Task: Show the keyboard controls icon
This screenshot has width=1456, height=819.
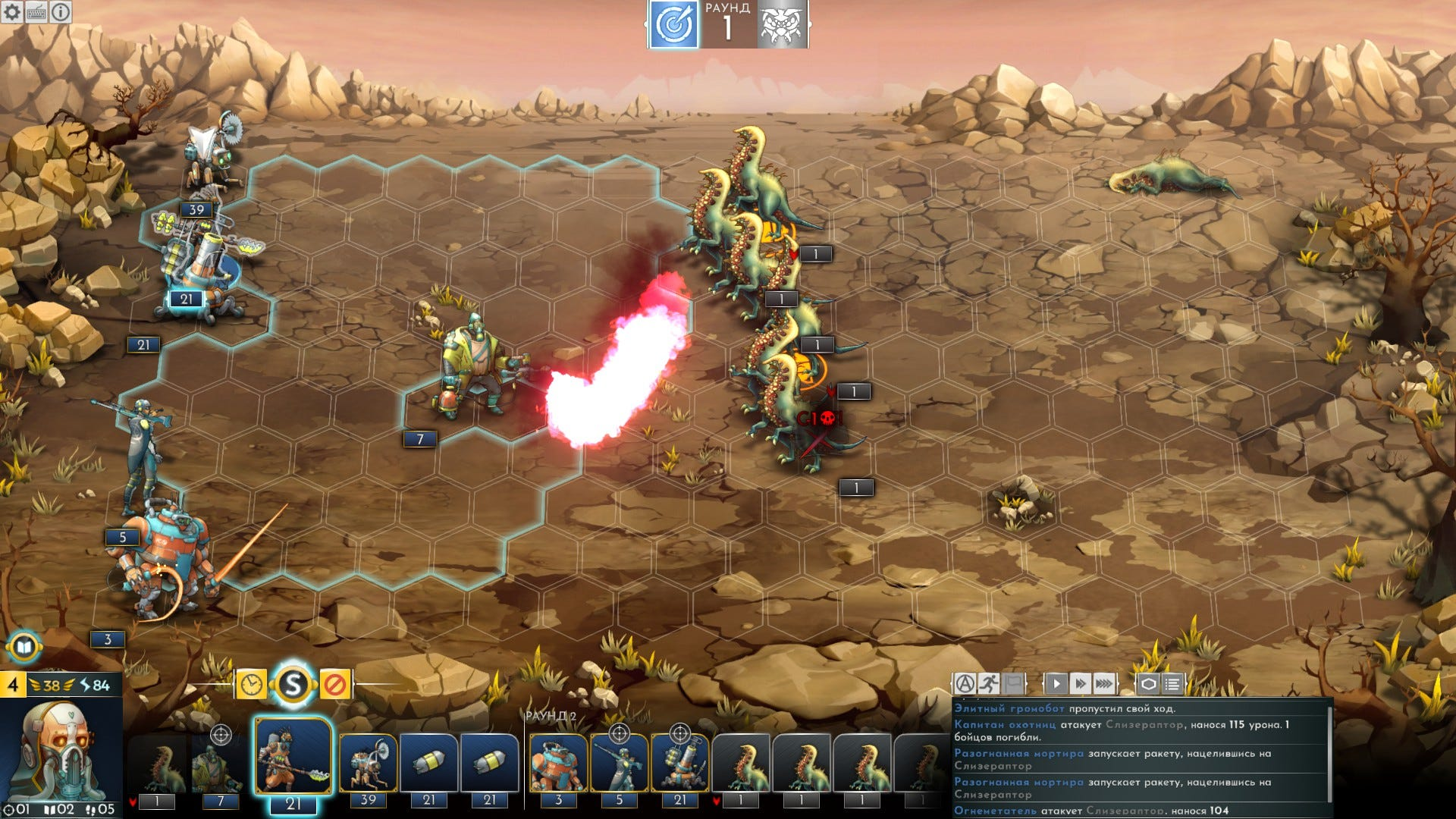Action: coord(36,12)
